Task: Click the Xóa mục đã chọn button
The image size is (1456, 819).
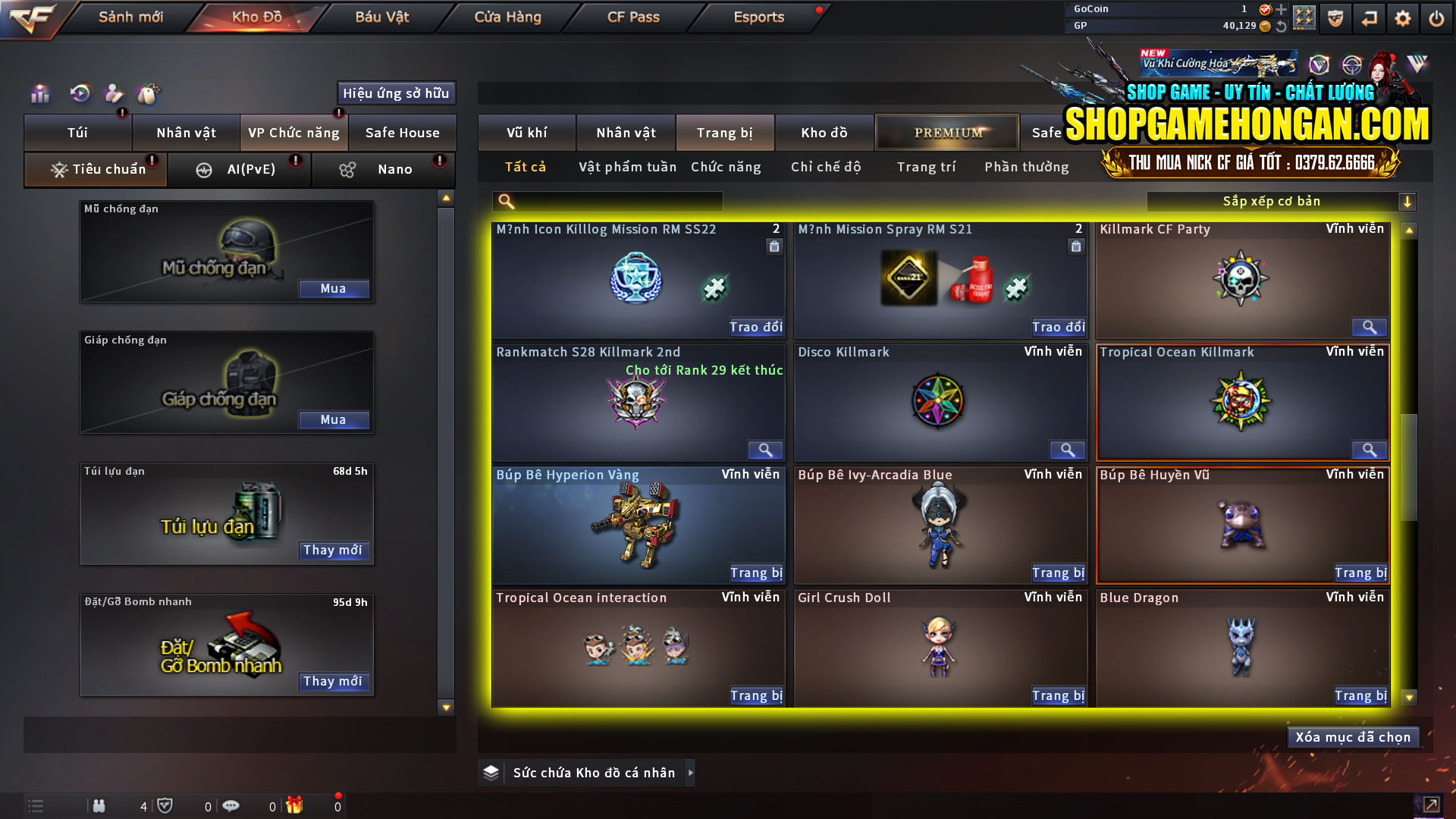Action: [1353, 736]
